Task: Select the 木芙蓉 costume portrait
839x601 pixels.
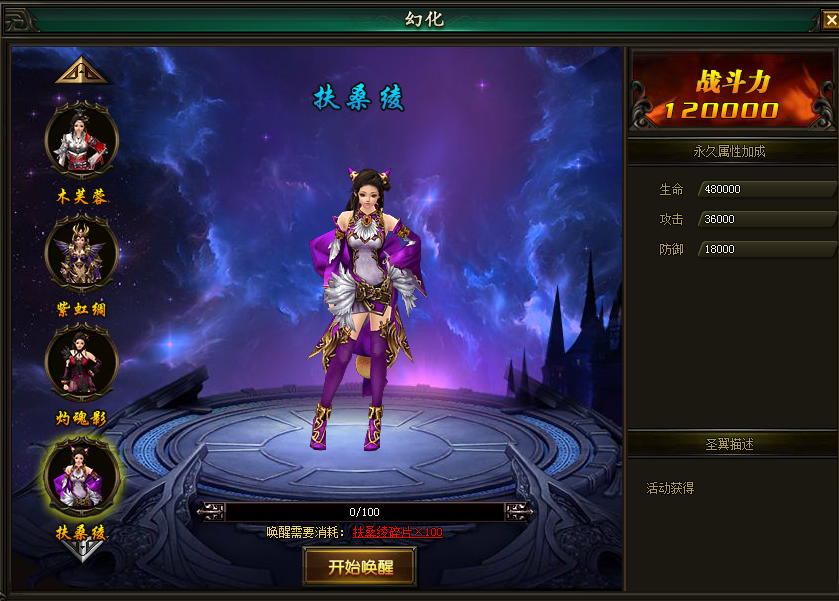Action: [81, 141]
